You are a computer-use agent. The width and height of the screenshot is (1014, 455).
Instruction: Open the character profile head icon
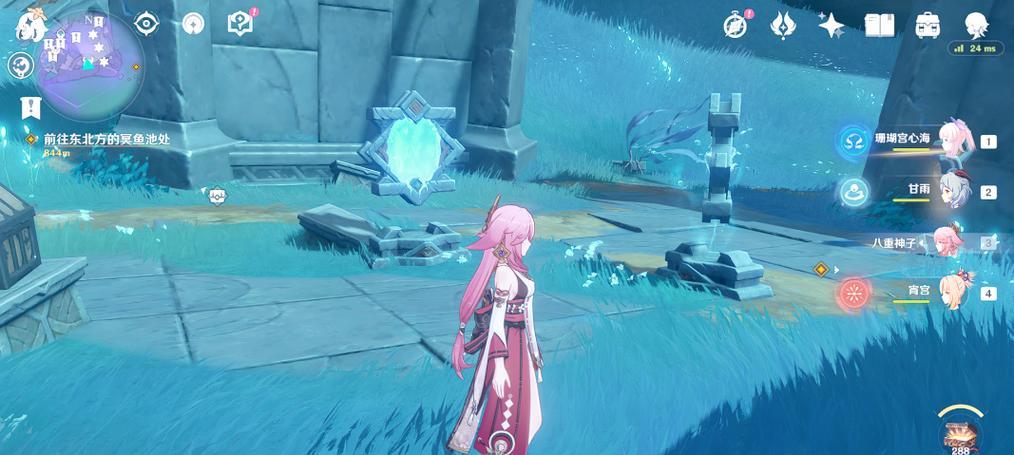pos(976,24)
